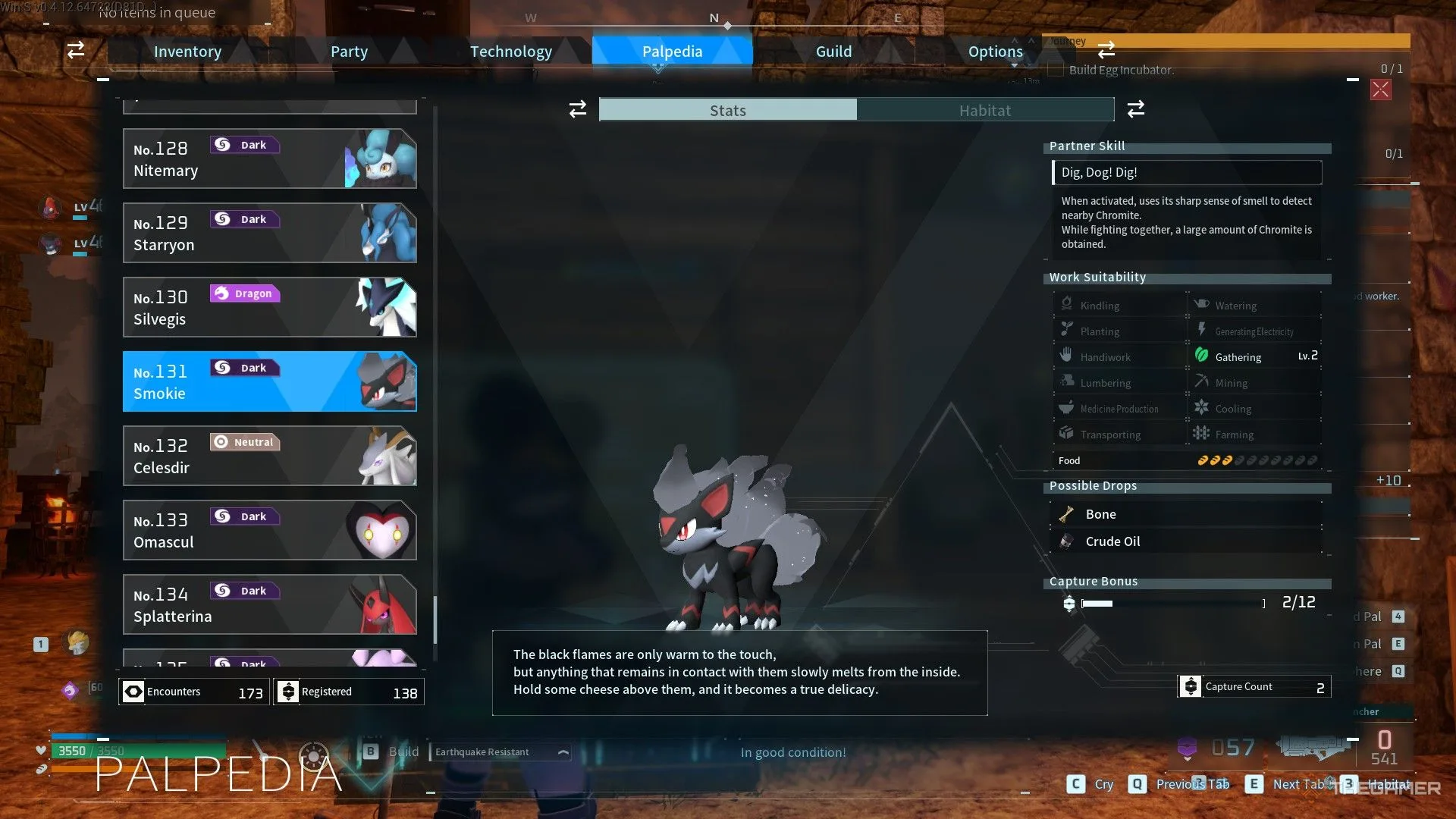
Task: Switch to the Party tab
Action: [x=349, y=52]
